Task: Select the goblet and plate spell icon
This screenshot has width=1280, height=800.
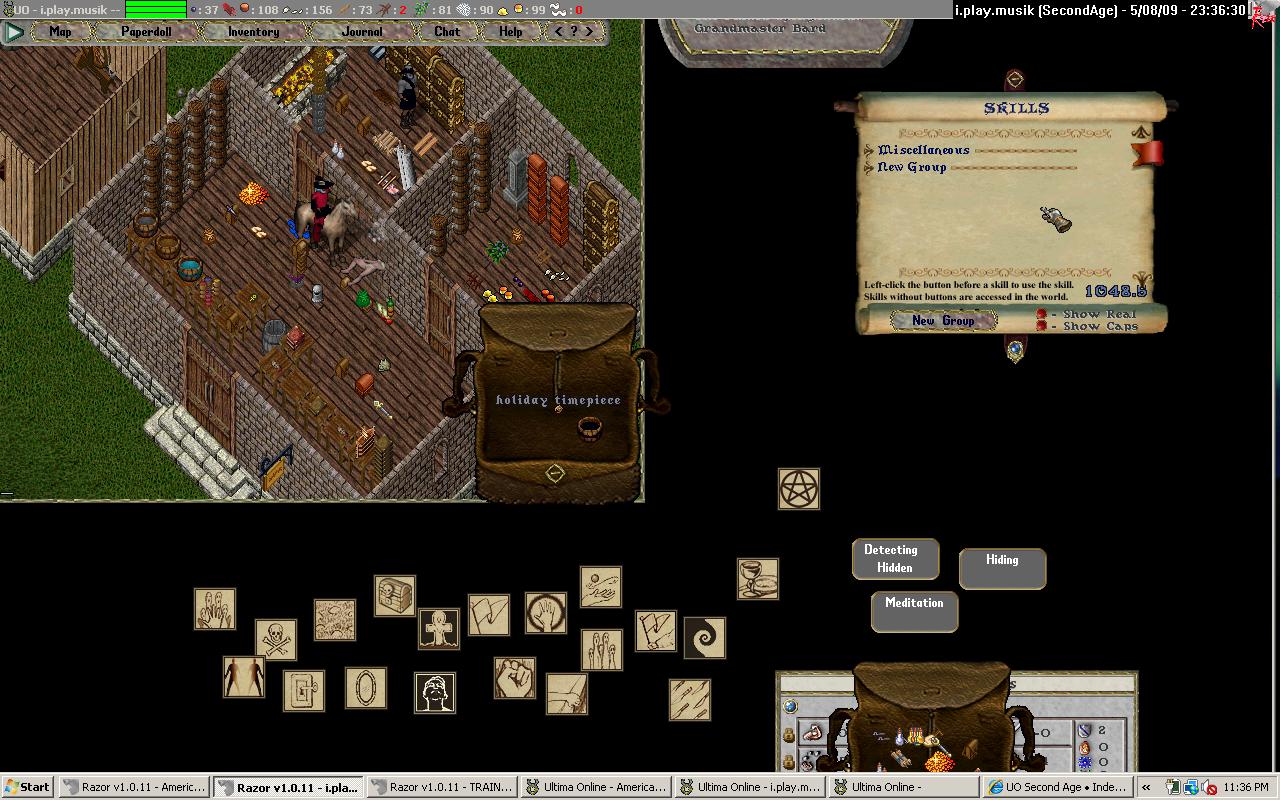Action: tap(758, 579)
